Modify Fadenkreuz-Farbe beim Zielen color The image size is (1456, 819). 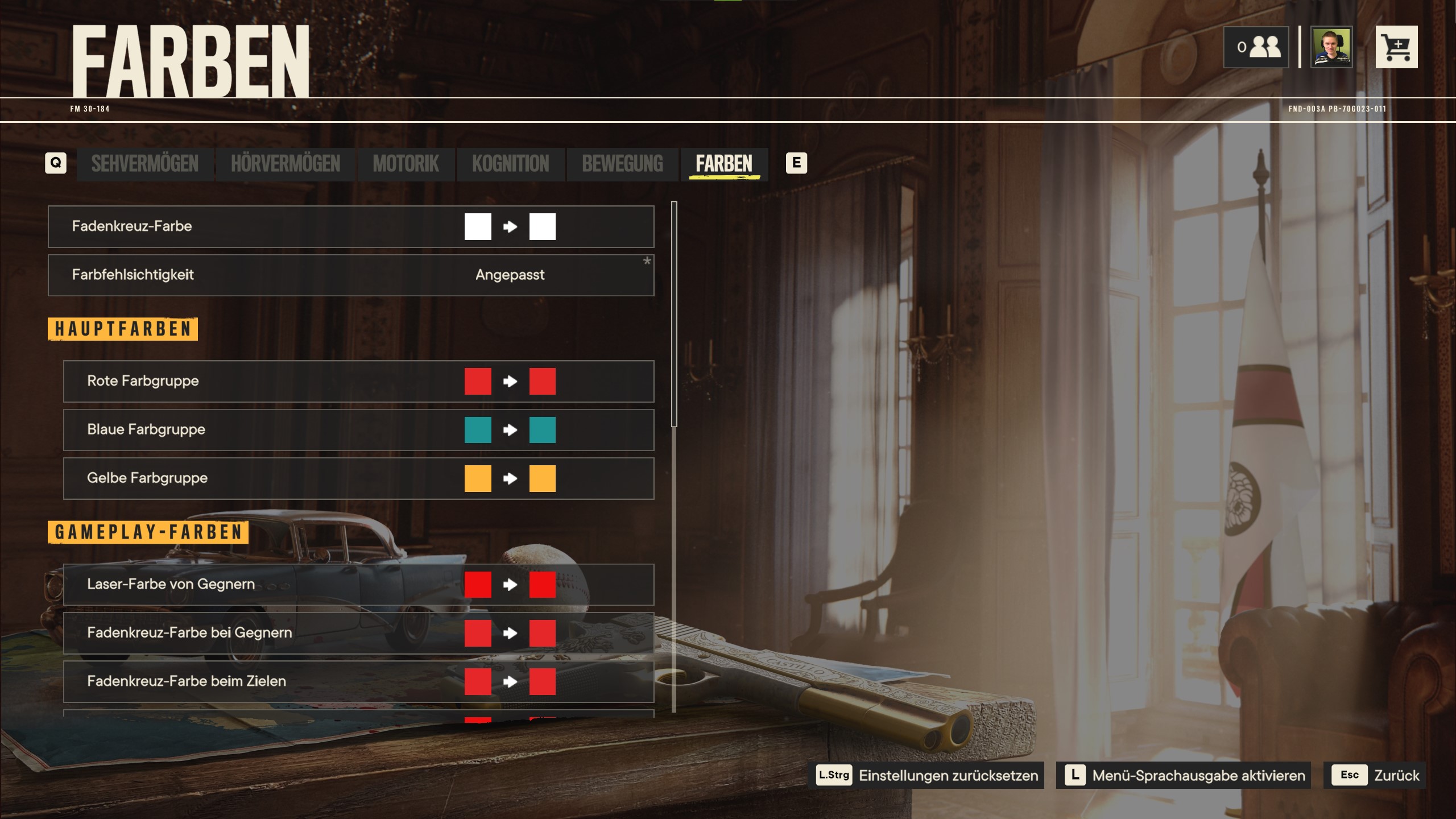[358, 681]
